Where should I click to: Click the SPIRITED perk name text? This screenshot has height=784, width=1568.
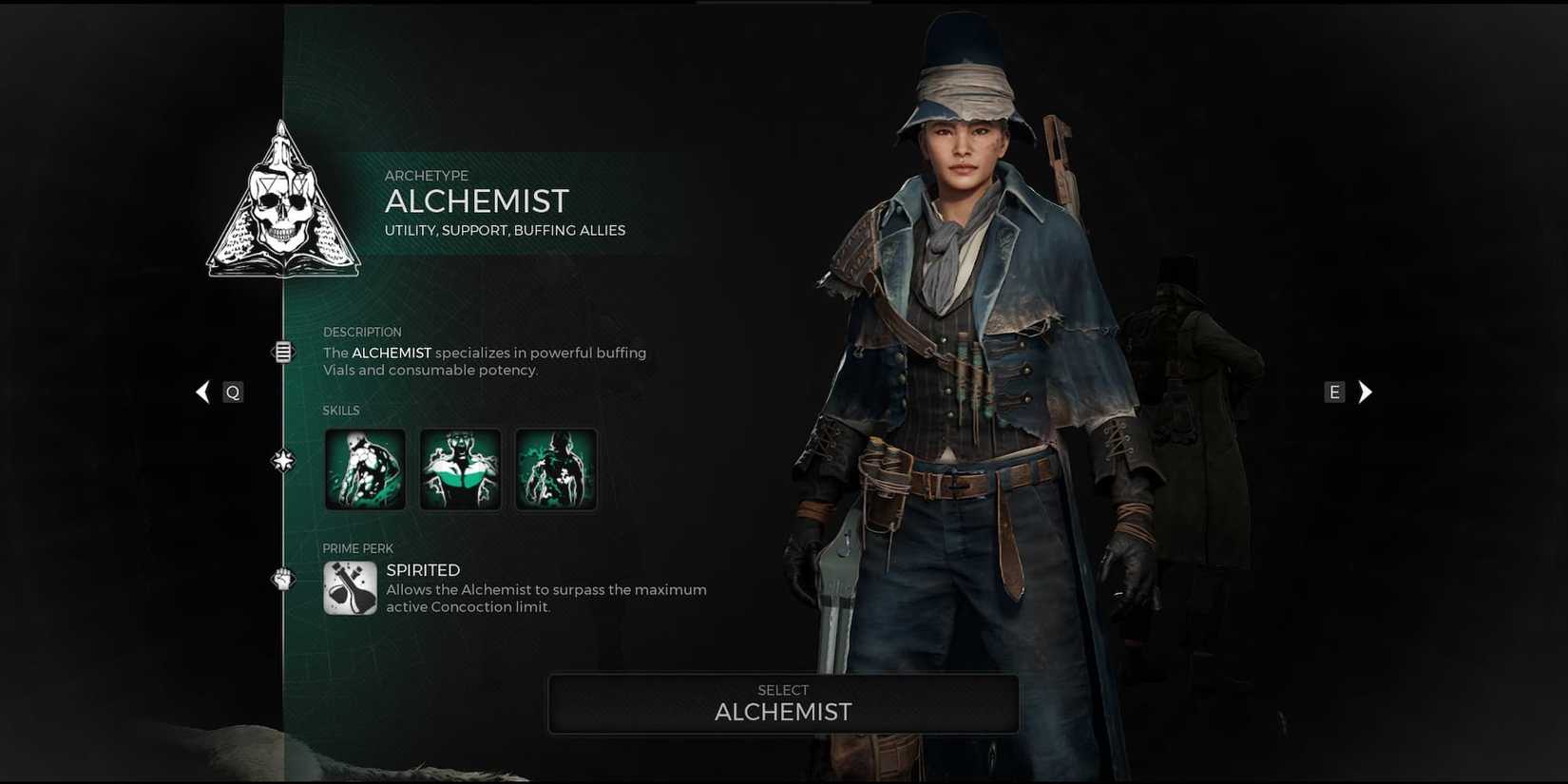point(423,570)
